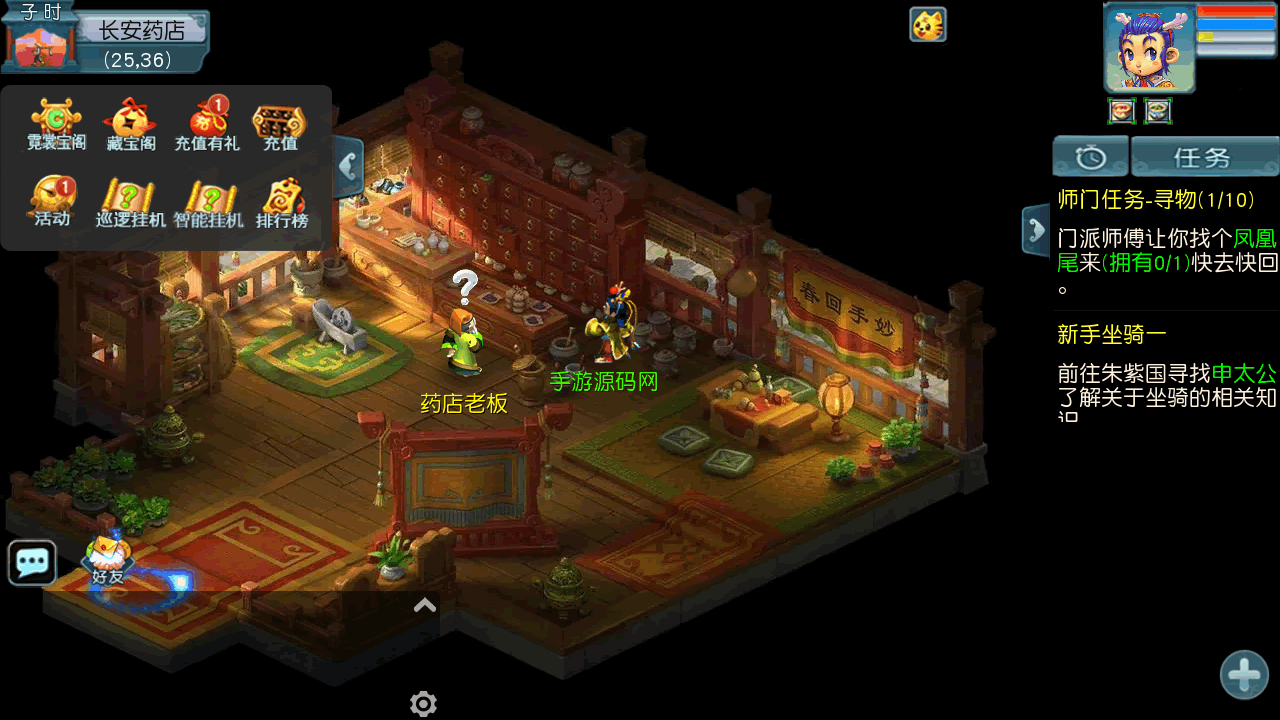Select the clock tab beside 任务
Screen dimensions: 1280x720
tap(1090, 157)
